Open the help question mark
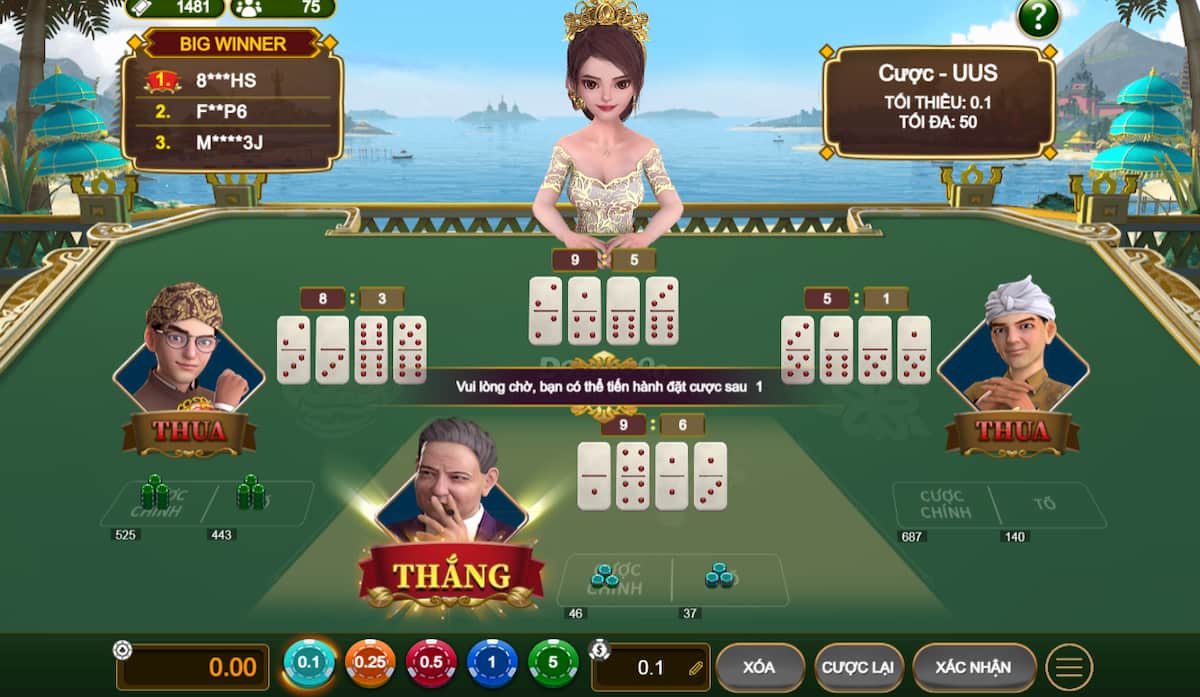This screenshot has width=1200, height=697. click(x=1038, y=18)
